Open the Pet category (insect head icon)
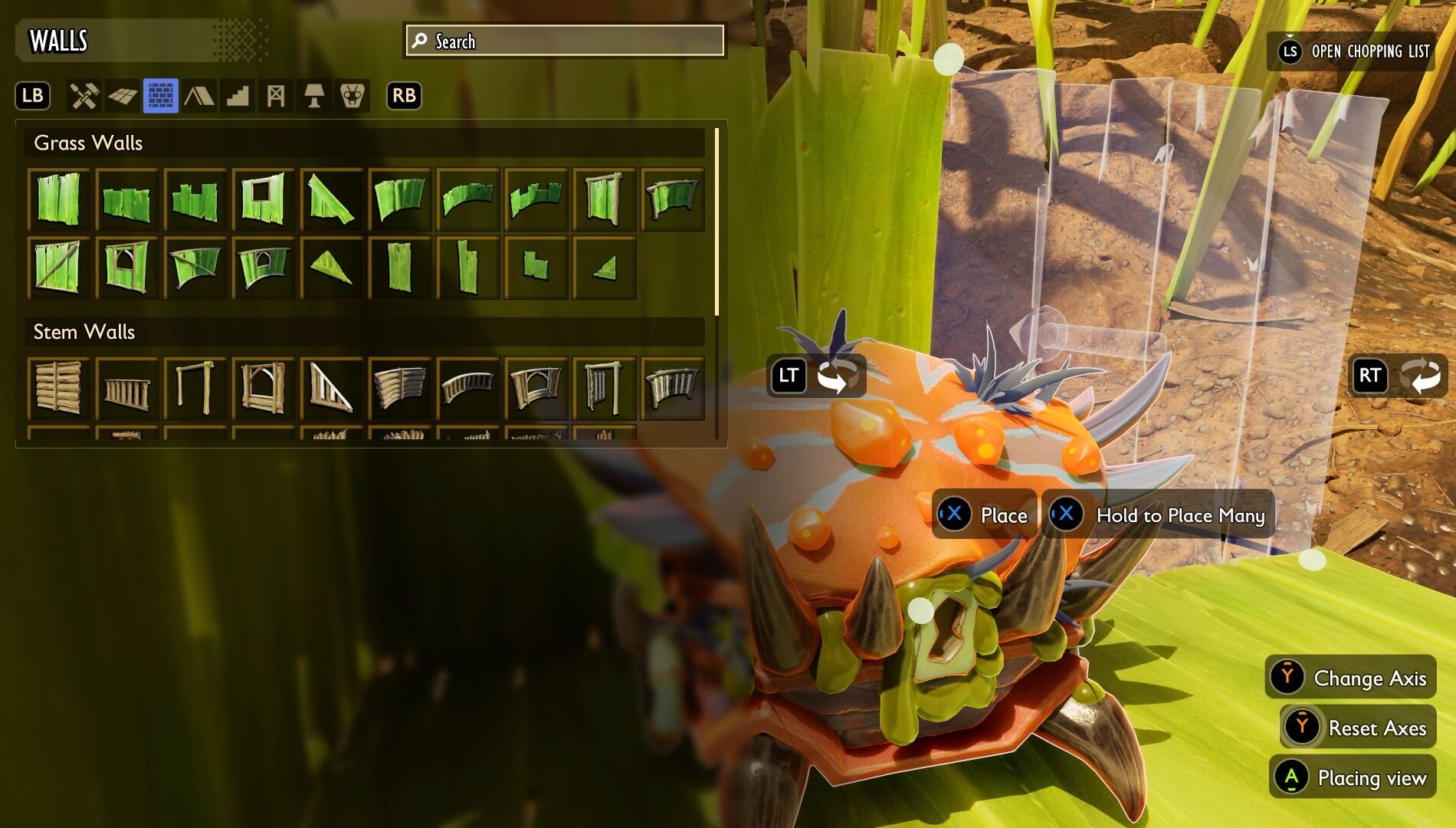 pos(352,96)
